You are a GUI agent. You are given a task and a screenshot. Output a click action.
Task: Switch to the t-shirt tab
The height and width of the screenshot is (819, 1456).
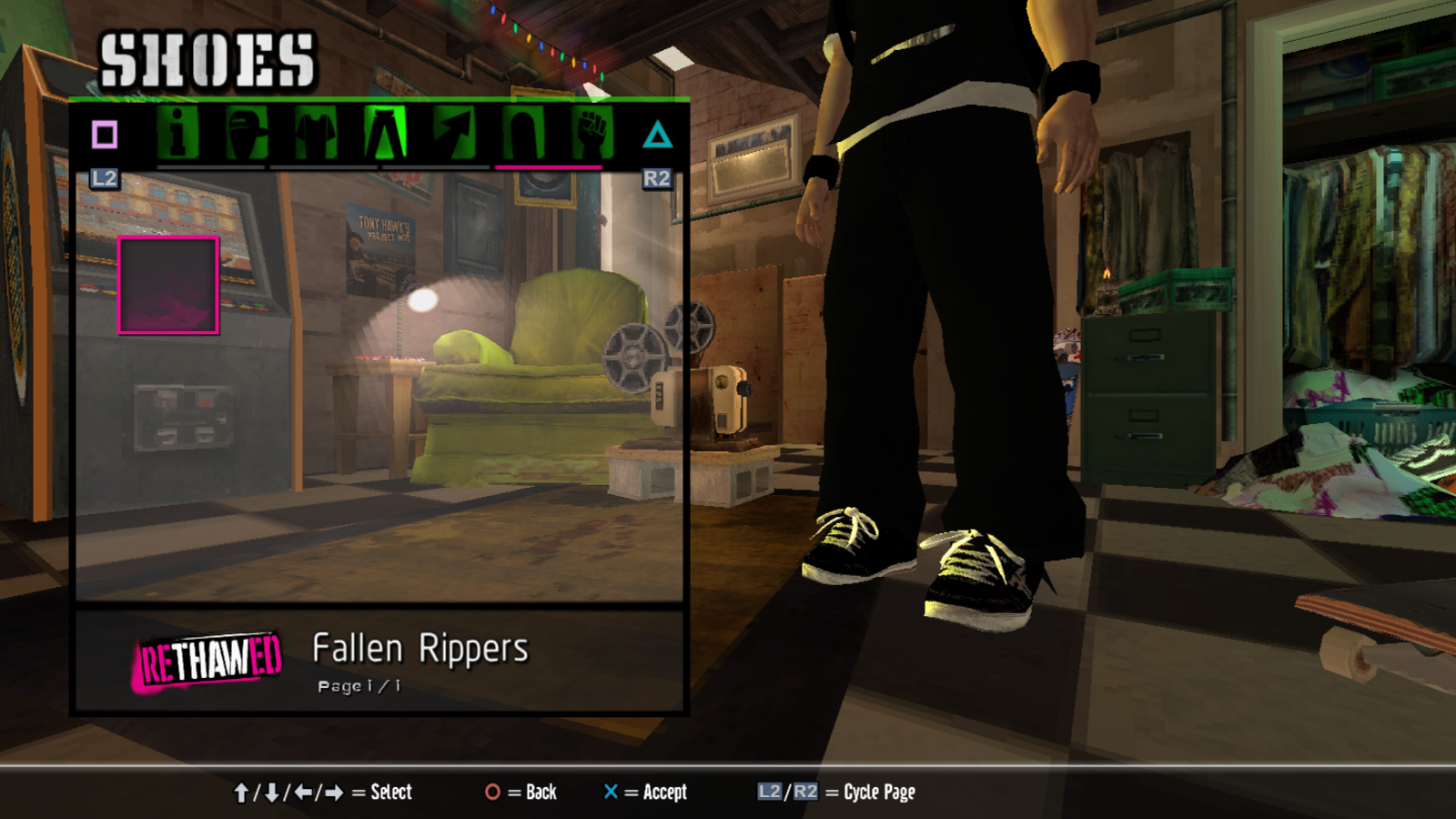[316, 134]
